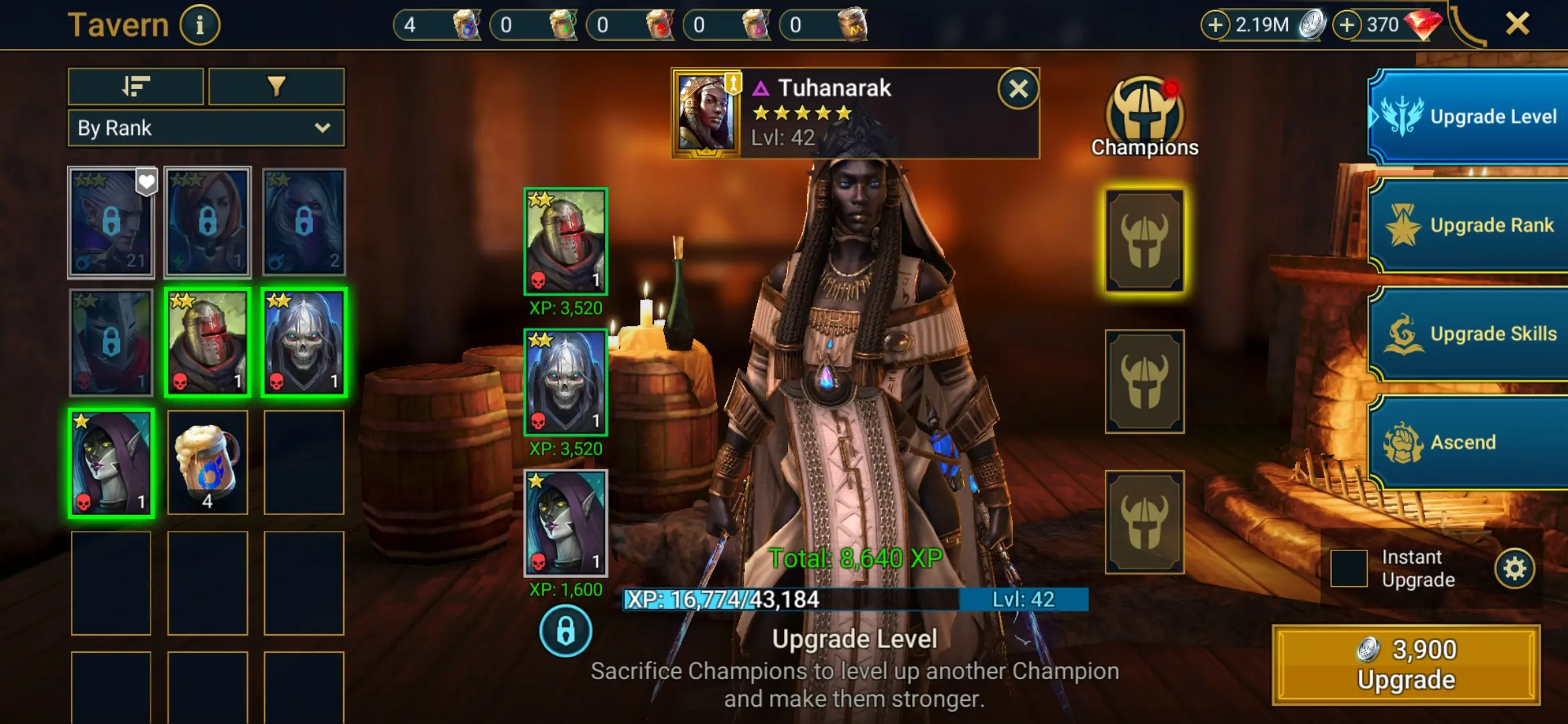
Task: Select the Ascend option
Action: click(1469, 442)
